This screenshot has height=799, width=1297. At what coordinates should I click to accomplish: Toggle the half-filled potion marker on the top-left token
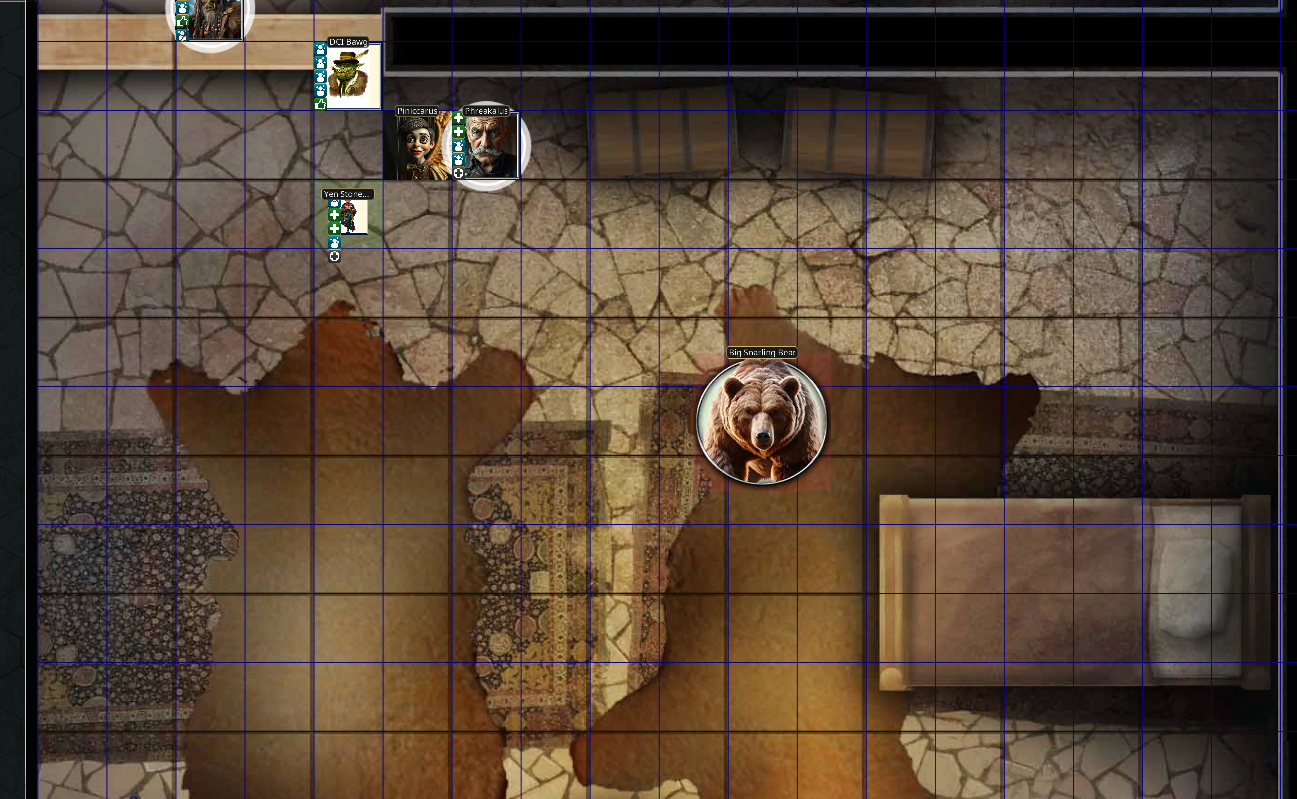coord(182,35)
